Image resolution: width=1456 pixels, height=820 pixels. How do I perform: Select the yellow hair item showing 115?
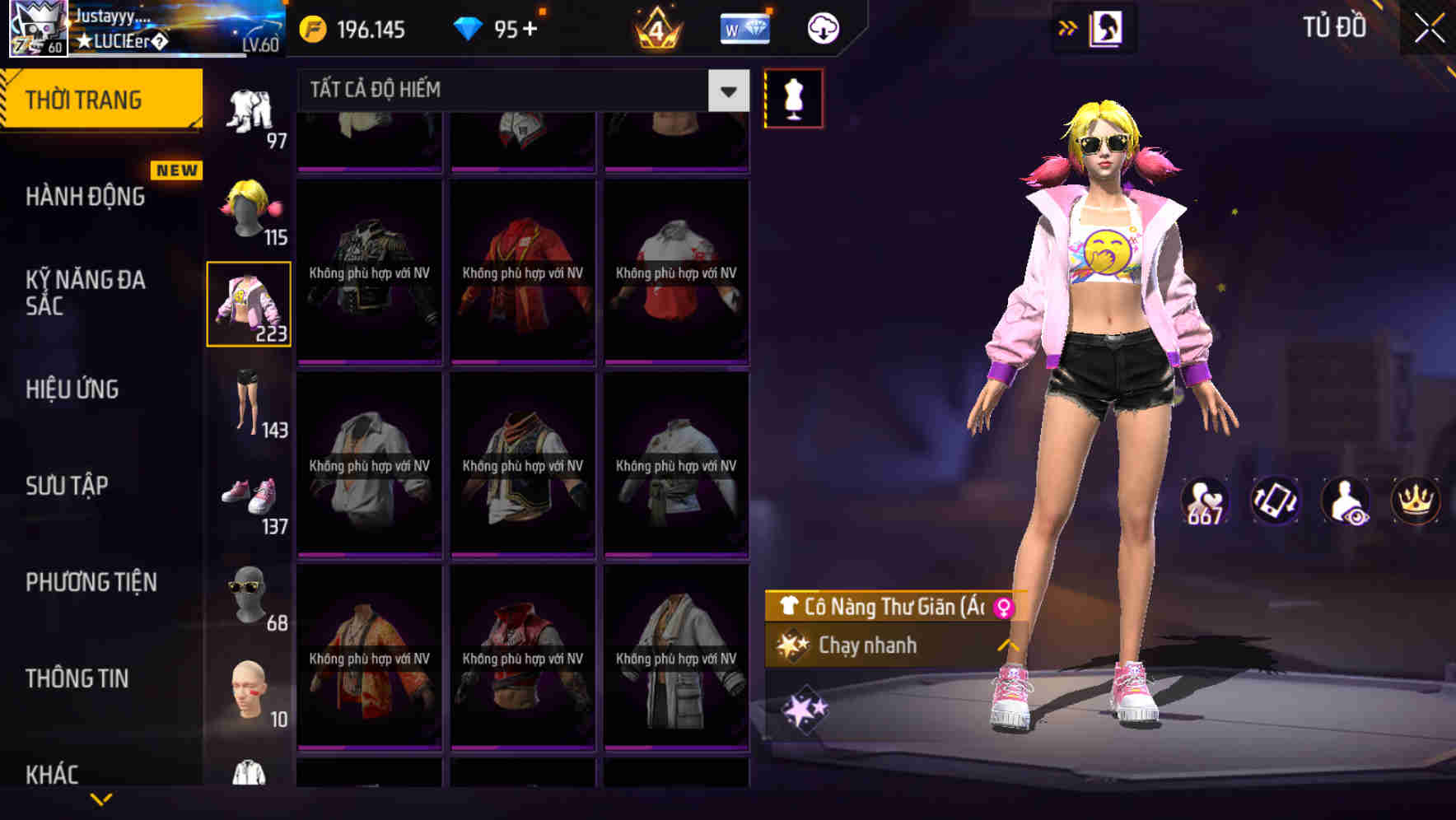tap(250, 204)
